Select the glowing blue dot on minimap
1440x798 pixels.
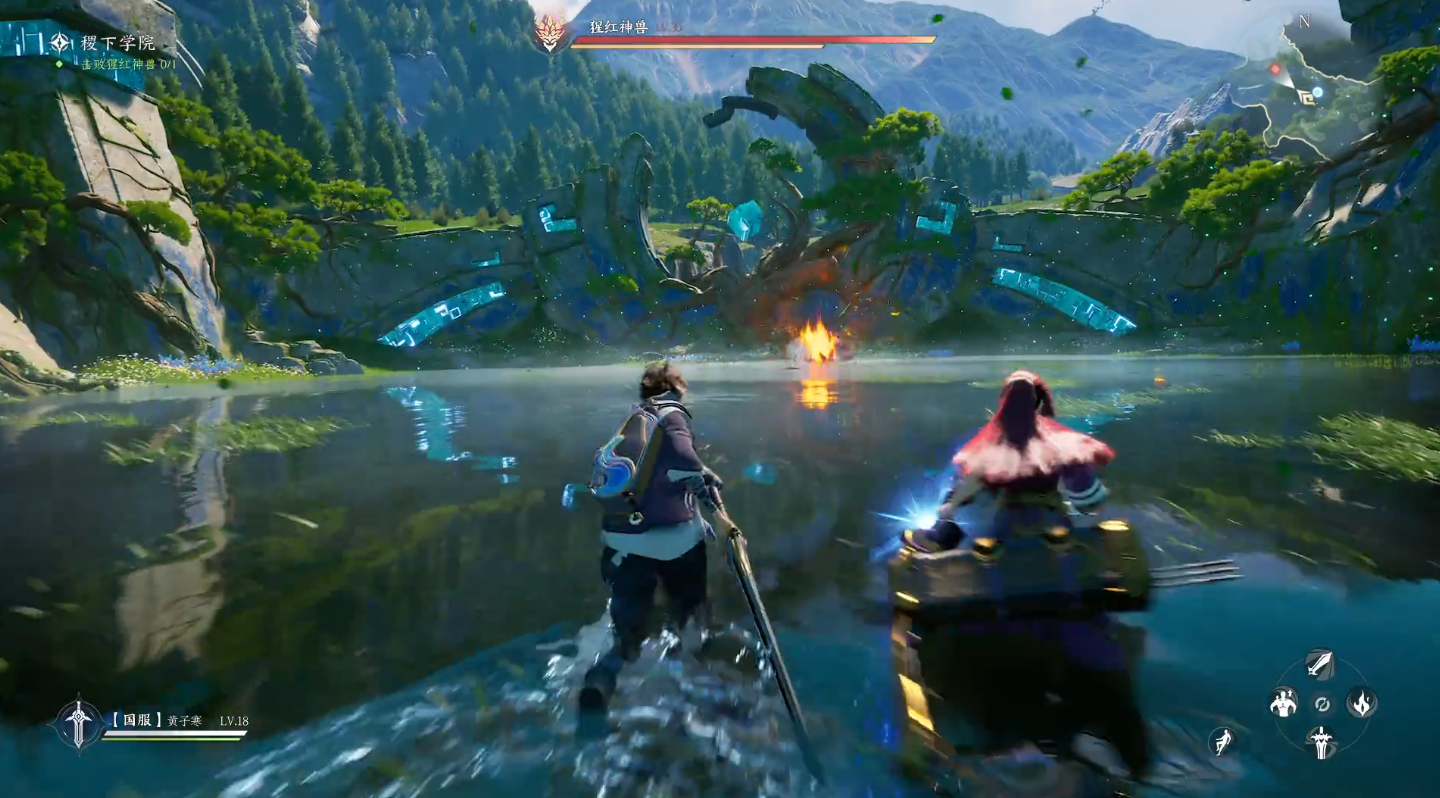1318,92
